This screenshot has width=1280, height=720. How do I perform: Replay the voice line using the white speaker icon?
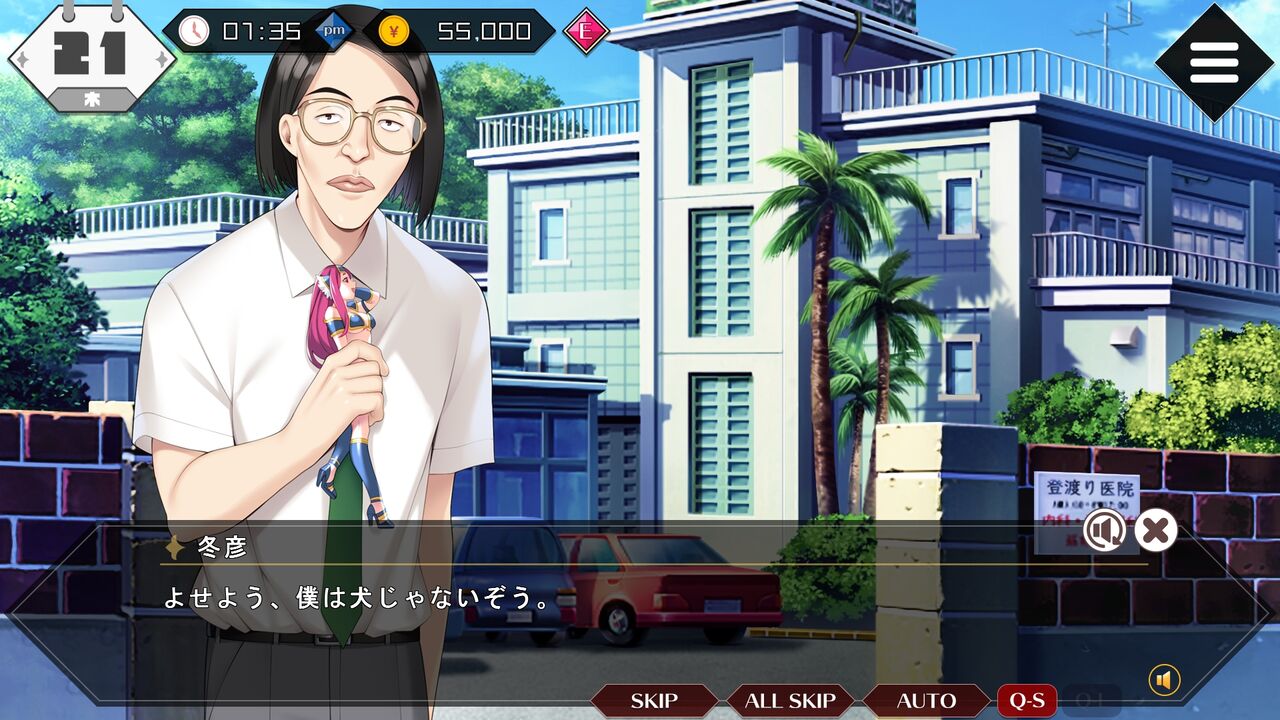[x=1103, y=530]
